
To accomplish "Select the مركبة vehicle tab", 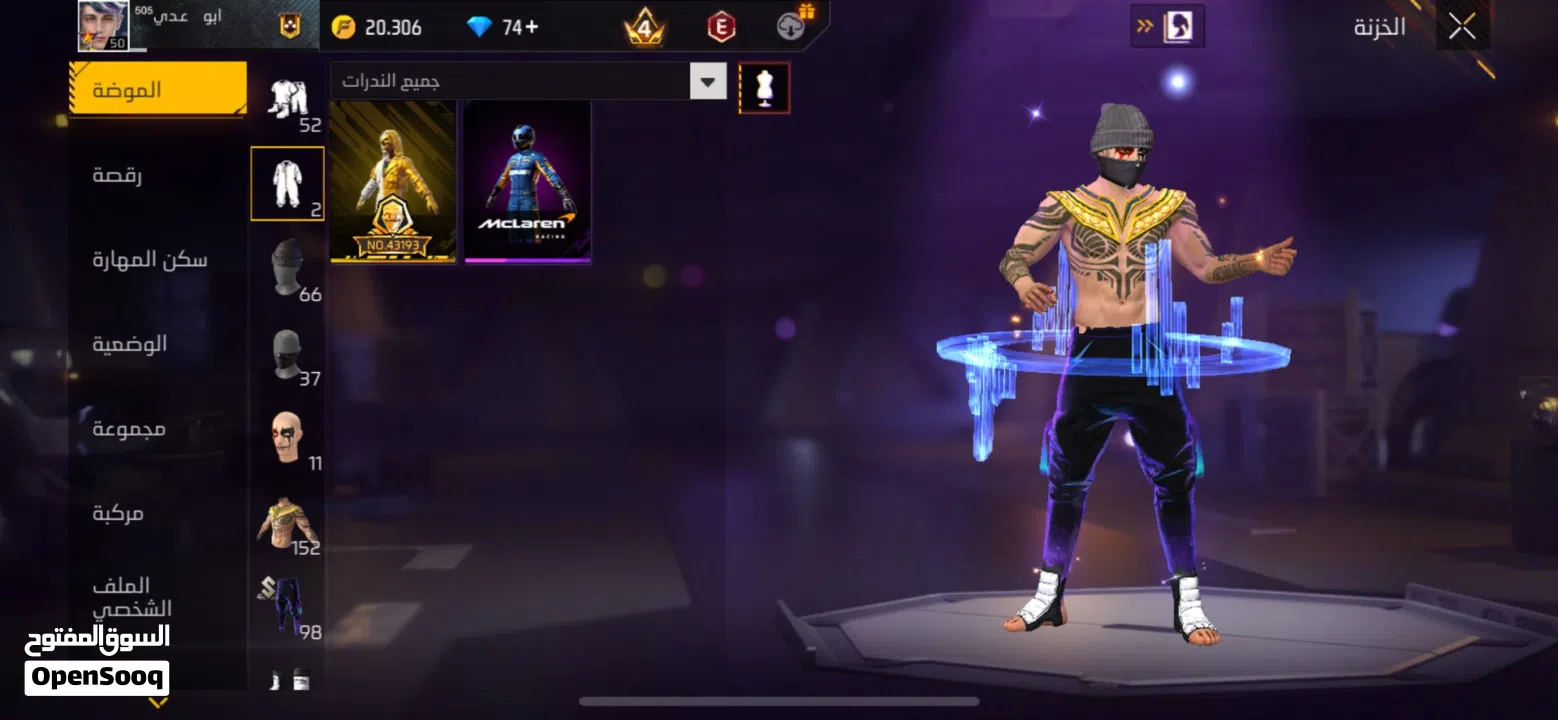I will coord(119,513).
